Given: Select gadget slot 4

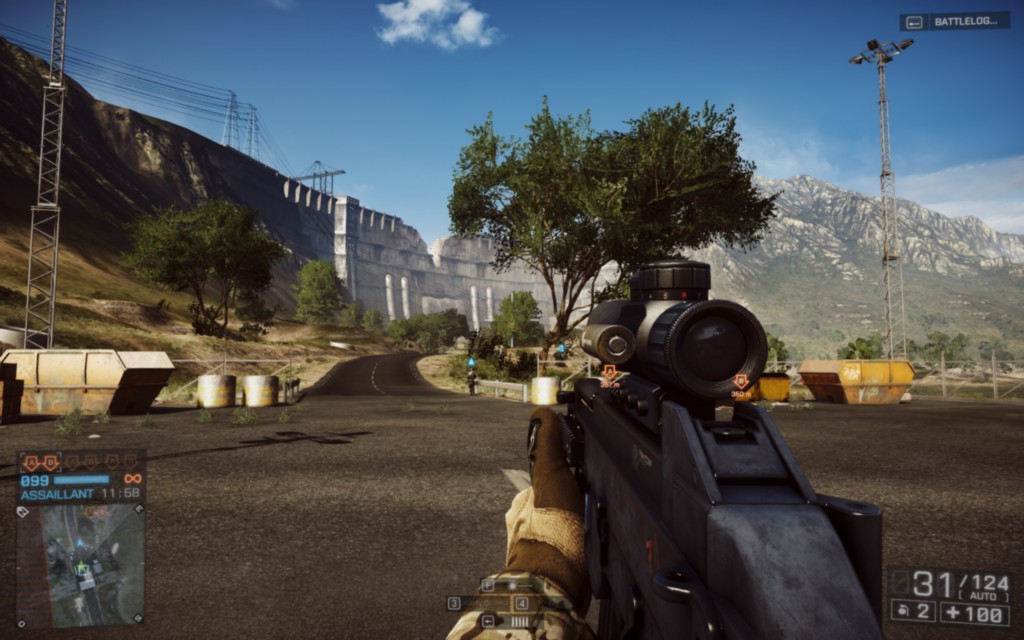Looking at the screenshot, I should [x=521, y=603].
